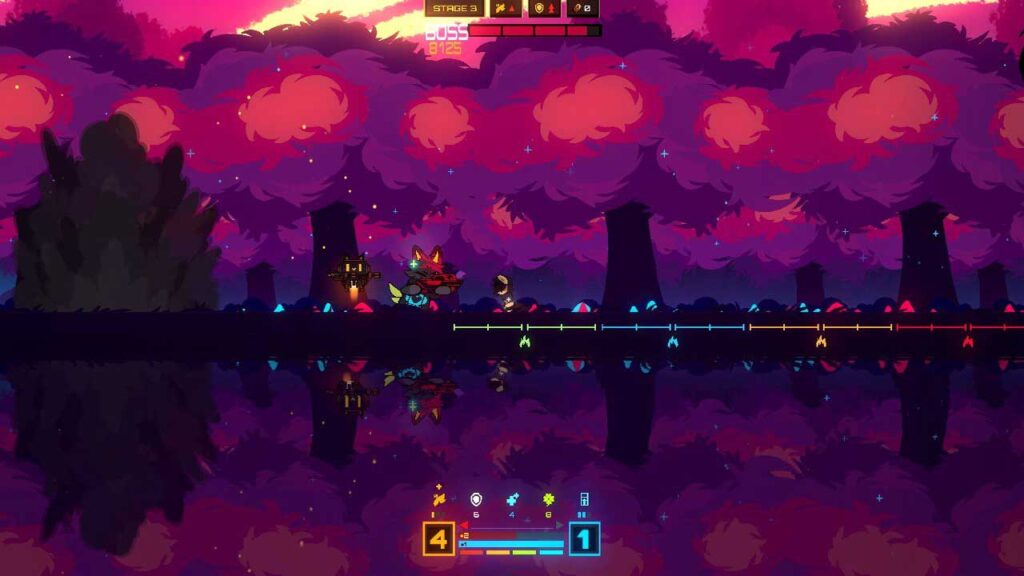Image resolution: width=1024 pixels, height=576 pixels.
Task: Click the green flame track marker
Action: [525, 342]
